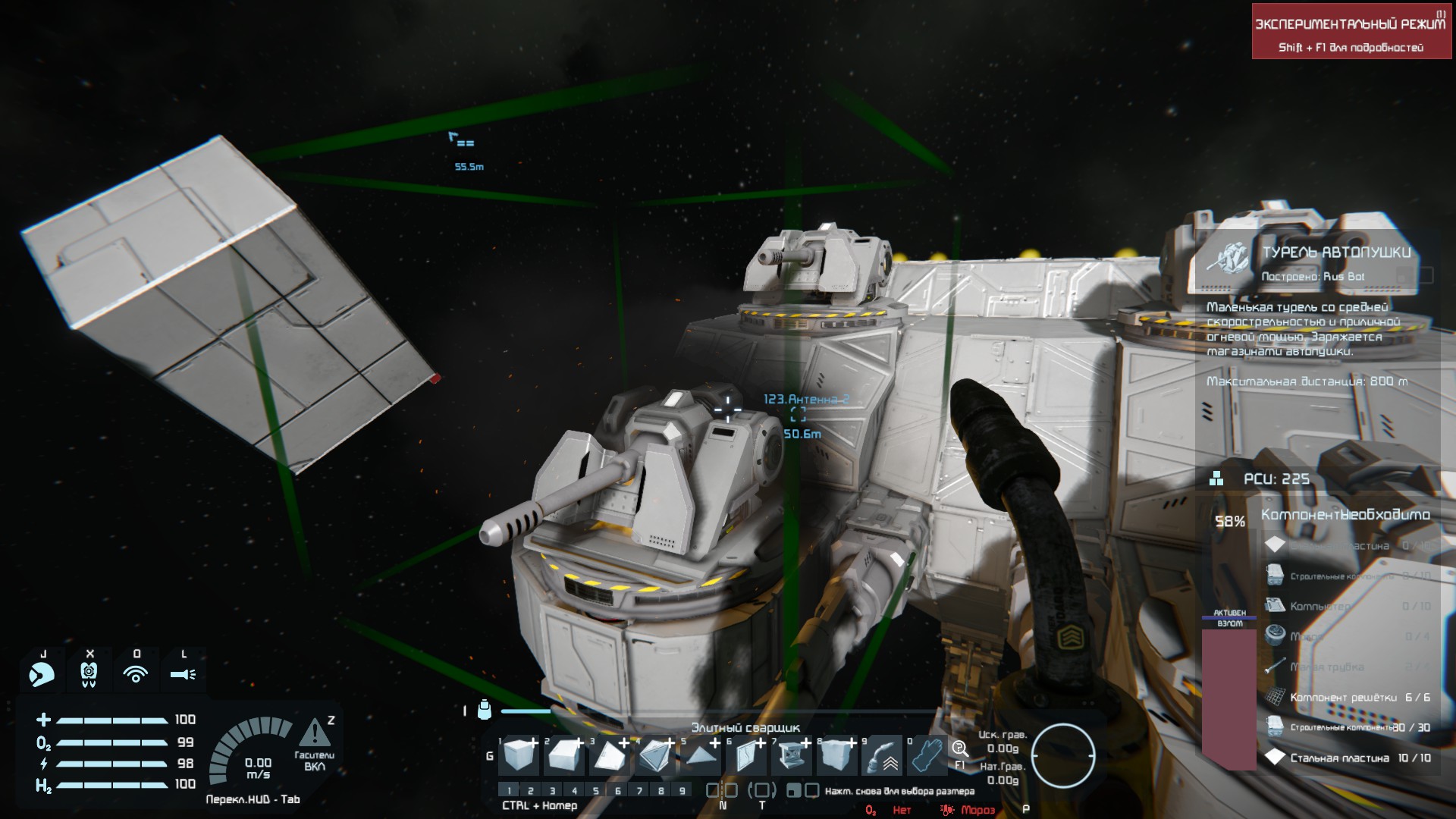The height and width of the screenshot is (819, 1456).
Task: Toggle the jetpack icon
Action: (89, 673)
